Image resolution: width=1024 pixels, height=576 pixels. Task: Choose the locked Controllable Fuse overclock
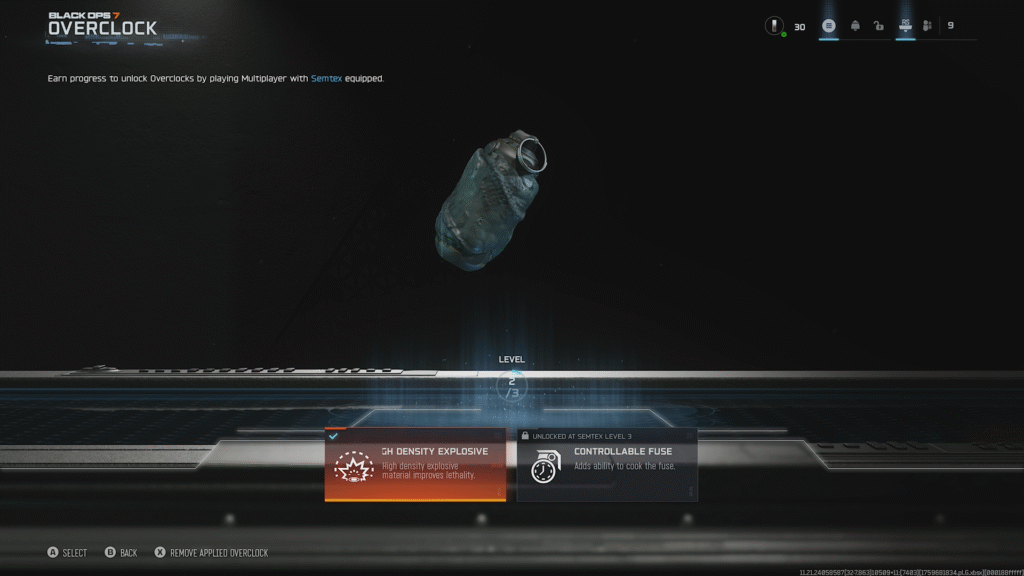pos(607,465)
